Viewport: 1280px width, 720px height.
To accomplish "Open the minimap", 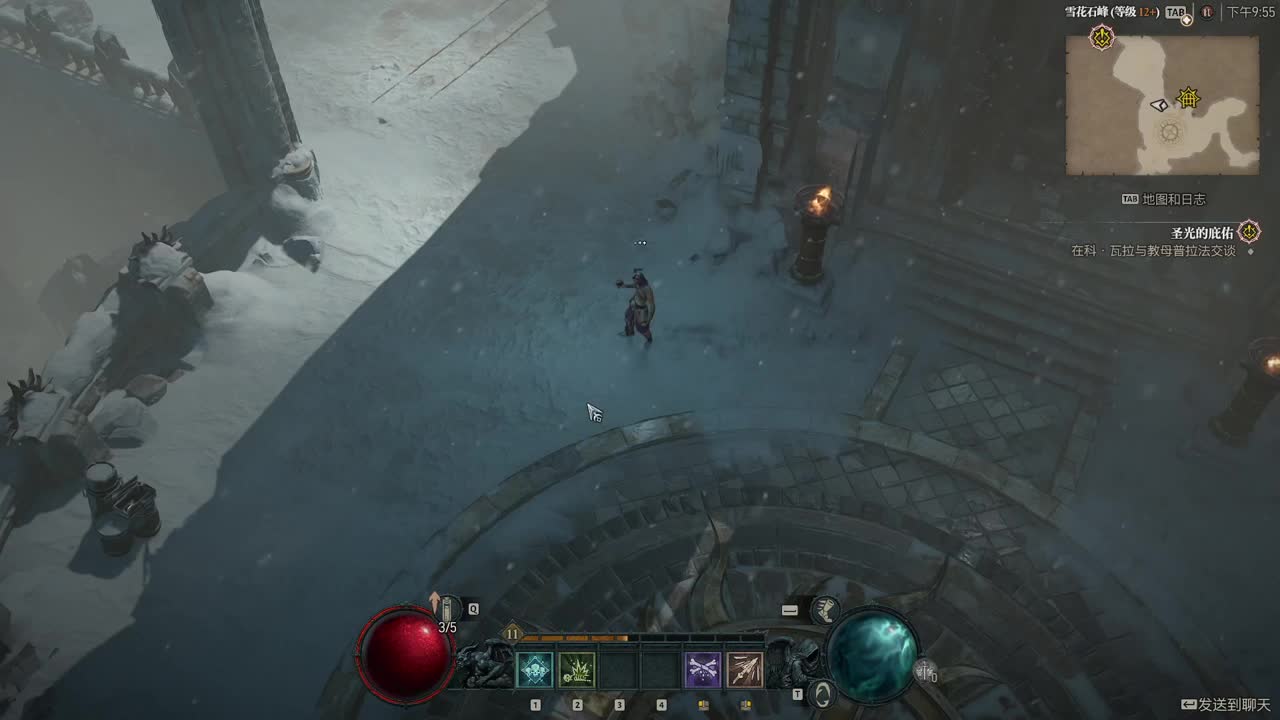I will point(1162,105).
